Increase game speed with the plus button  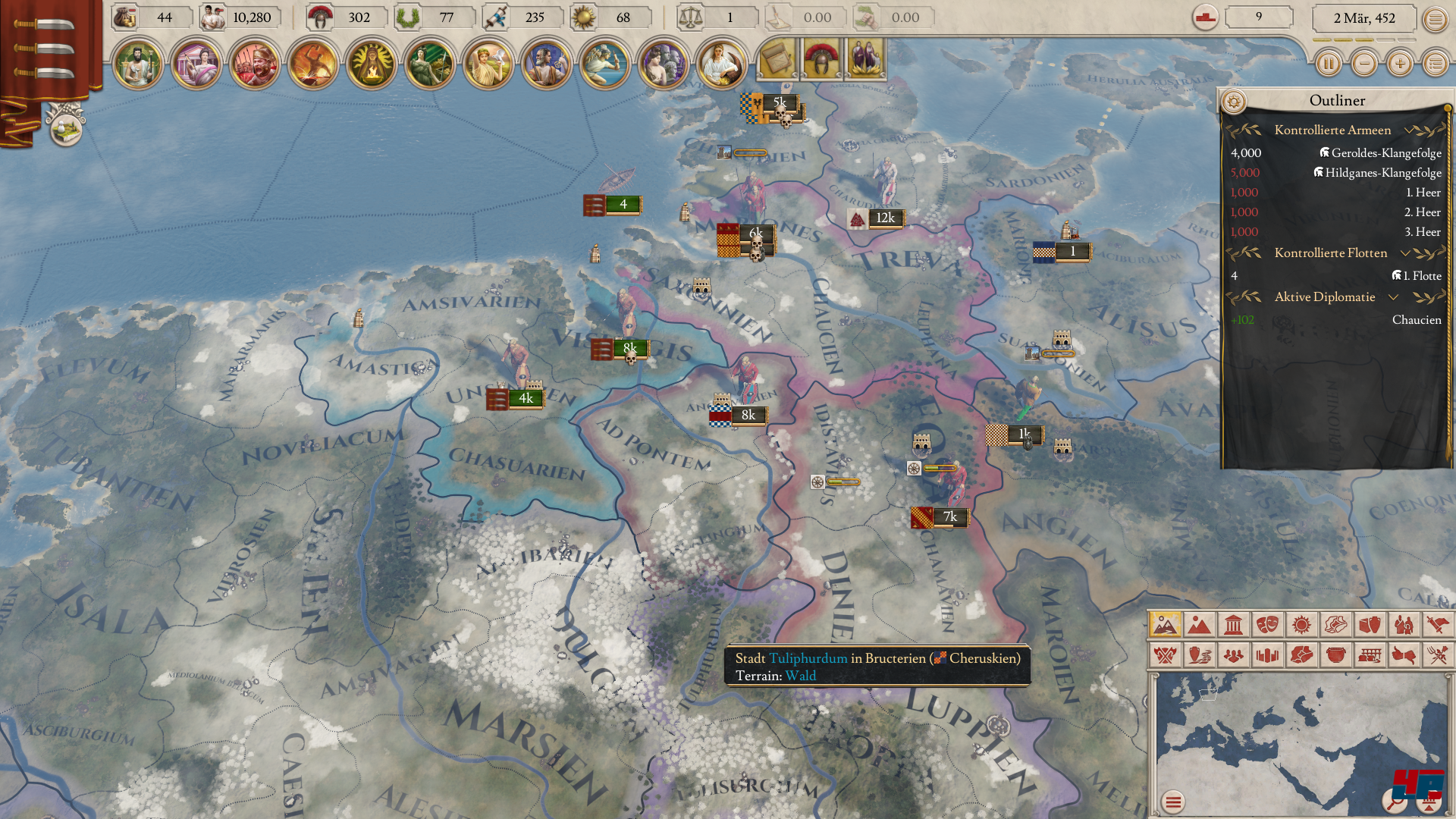point(1400,64)
